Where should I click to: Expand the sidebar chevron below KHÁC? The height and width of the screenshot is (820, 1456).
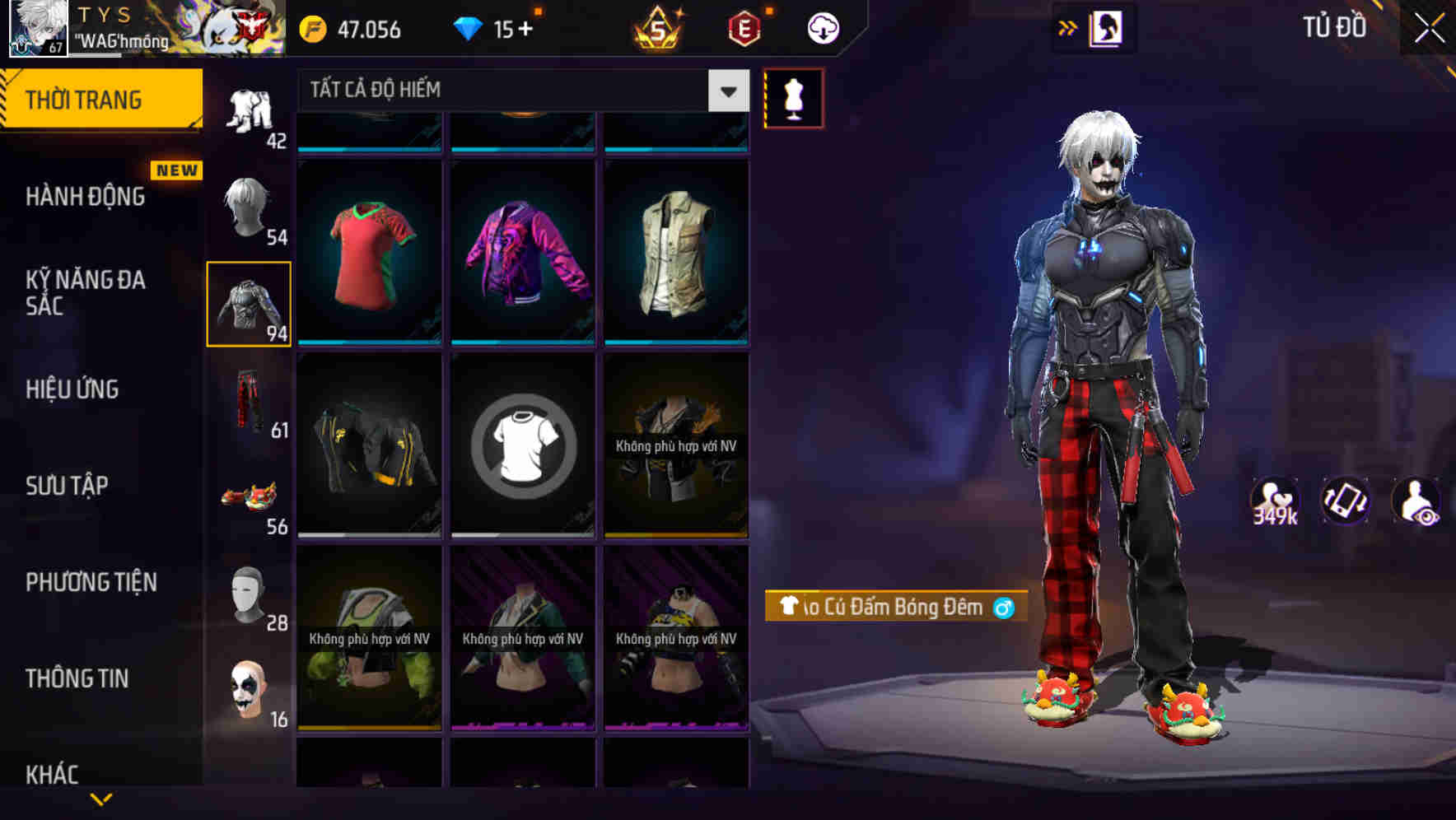(x=101, y=797)
